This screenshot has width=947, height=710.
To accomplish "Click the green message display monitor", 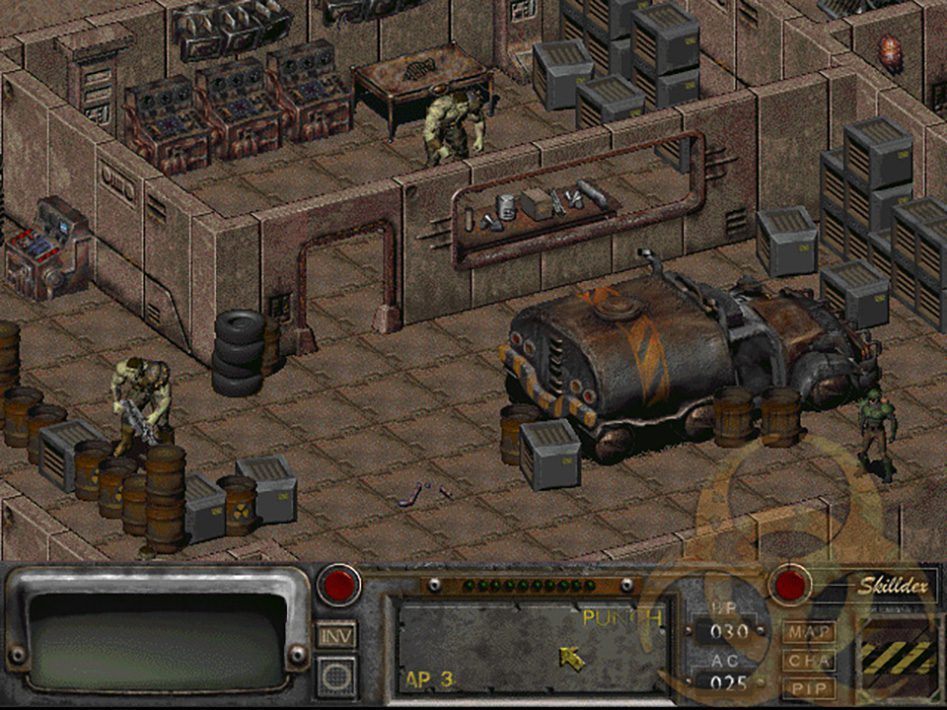I will [160, 635].
